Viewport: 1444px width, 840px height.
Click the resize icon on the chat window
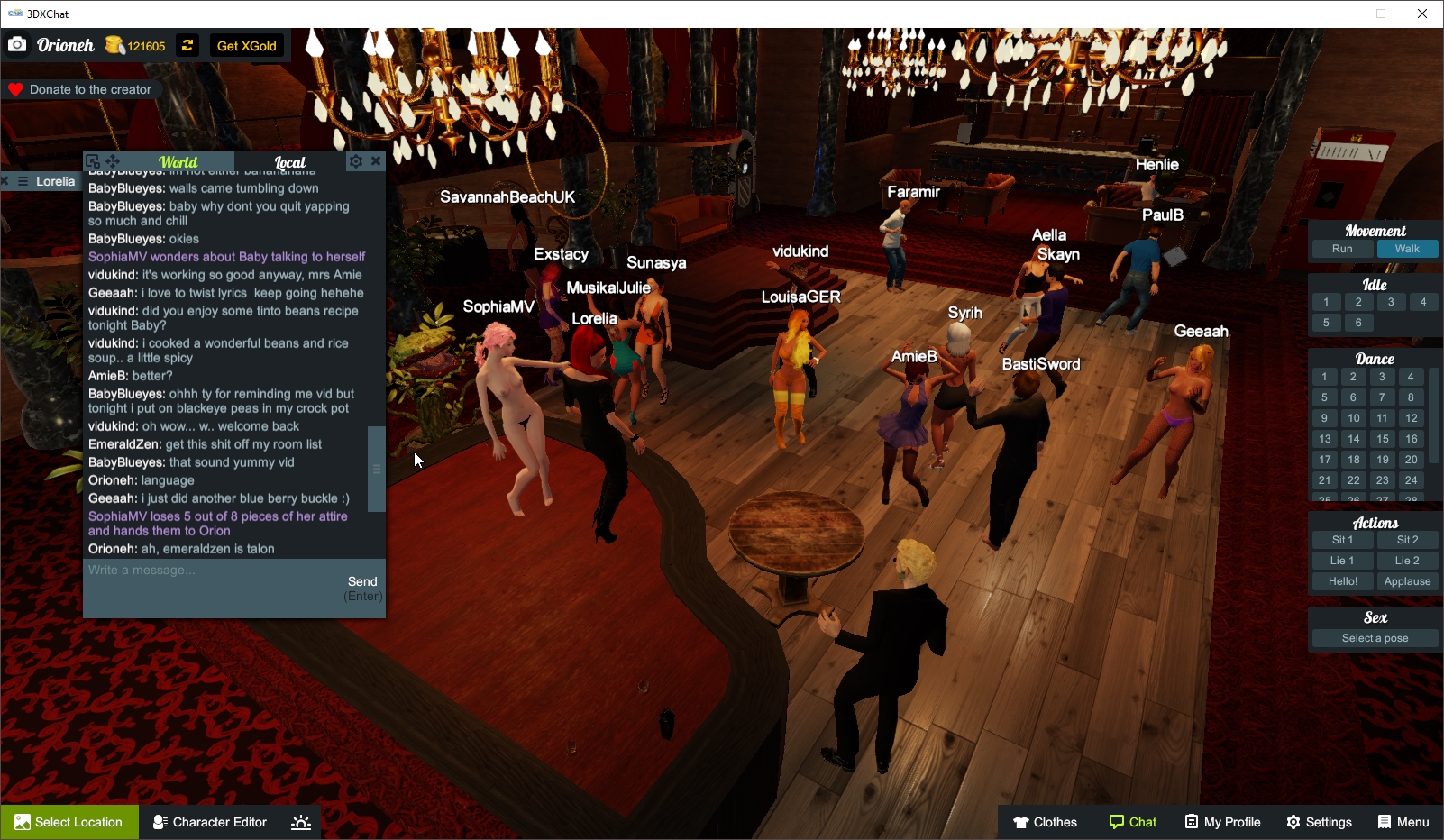coord(93,159)
